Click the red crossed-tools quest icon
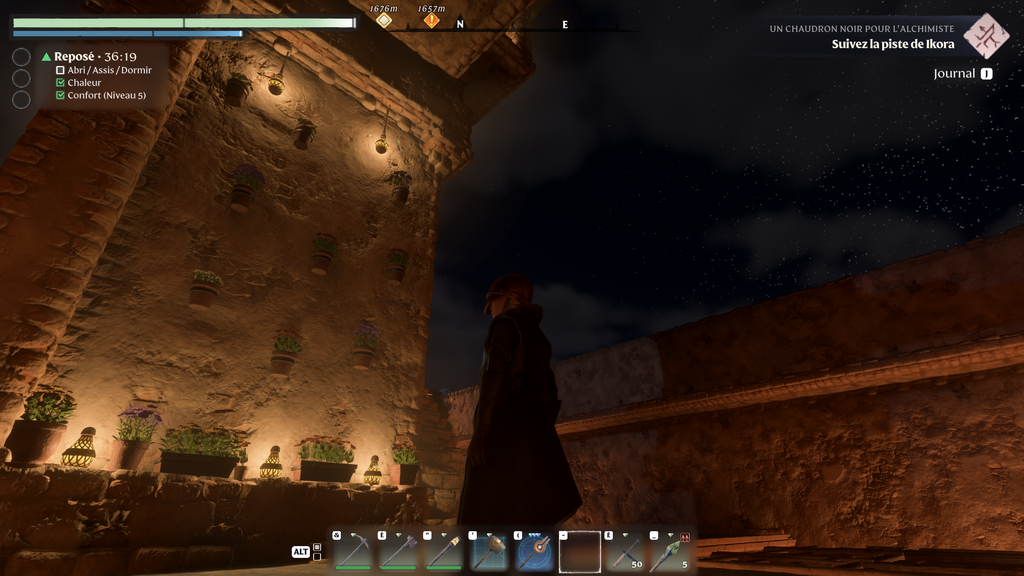Screen dimensions: 1024x576 coord(986,36)
